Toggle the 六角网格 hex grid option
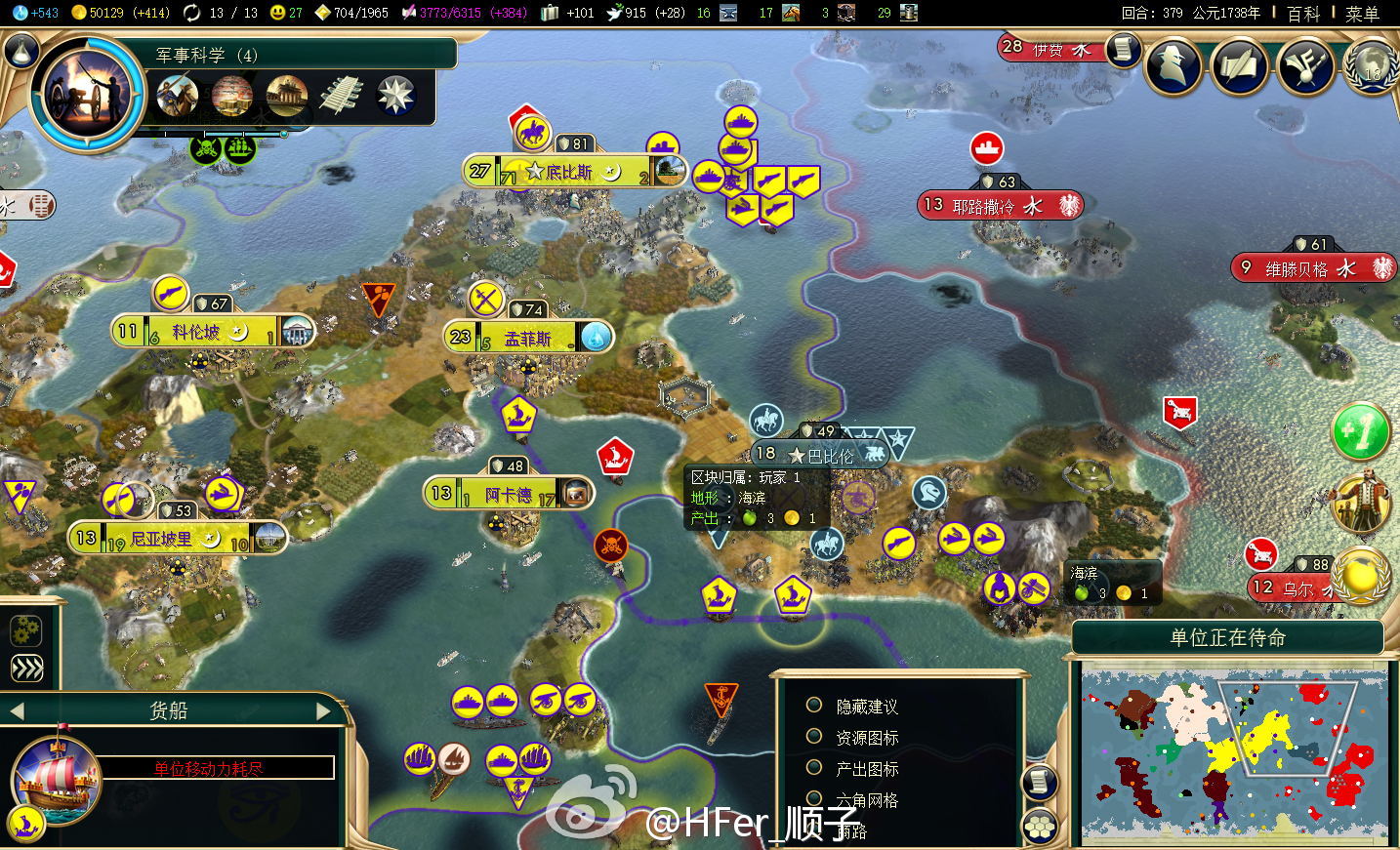Image resolution: width=1400 pixels, height=850 pixels. click(x=814, y=799)
